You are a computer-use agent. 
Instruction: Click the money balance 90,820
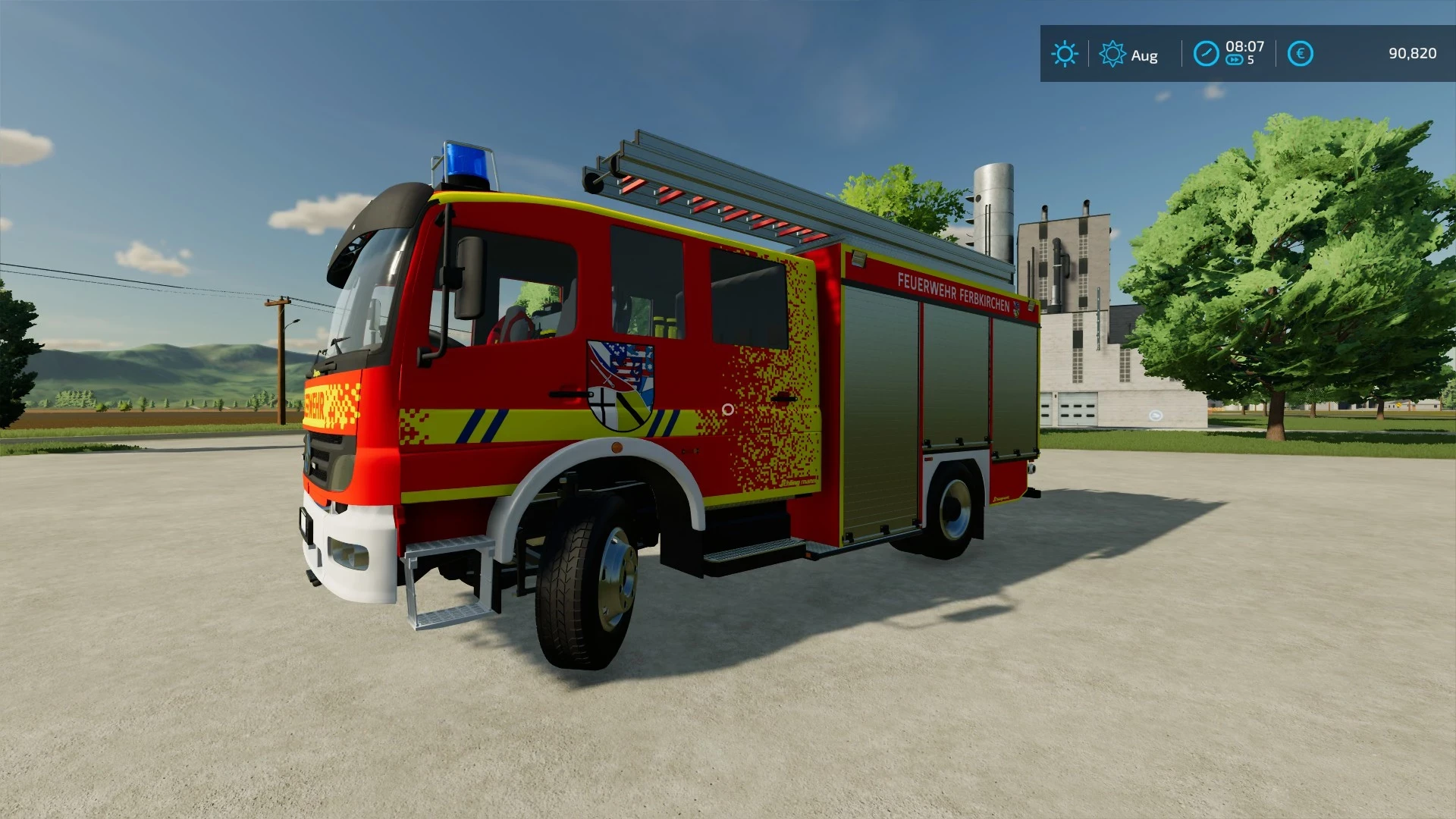[1412, 53]
